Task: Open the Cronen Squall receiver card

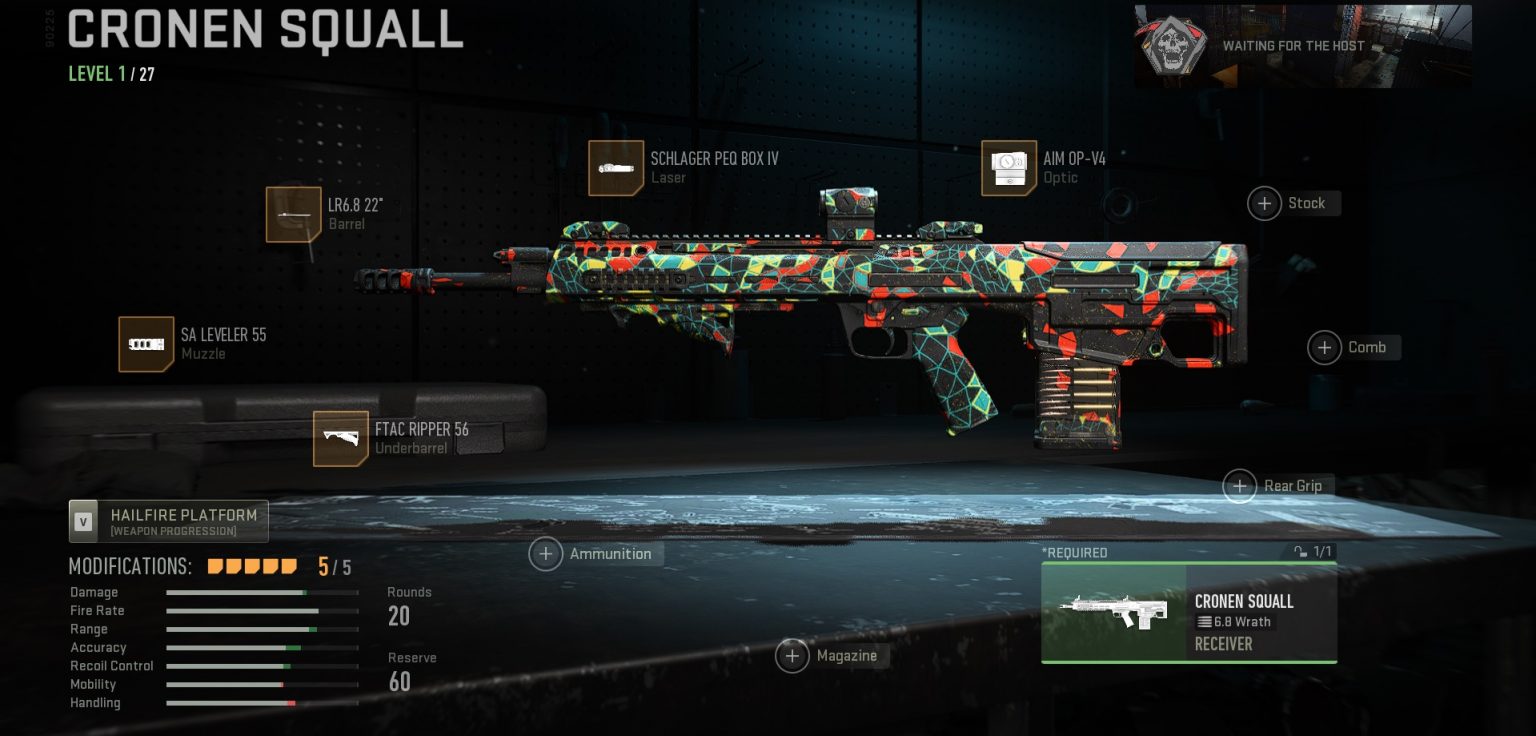Action: coord(1188,612)
